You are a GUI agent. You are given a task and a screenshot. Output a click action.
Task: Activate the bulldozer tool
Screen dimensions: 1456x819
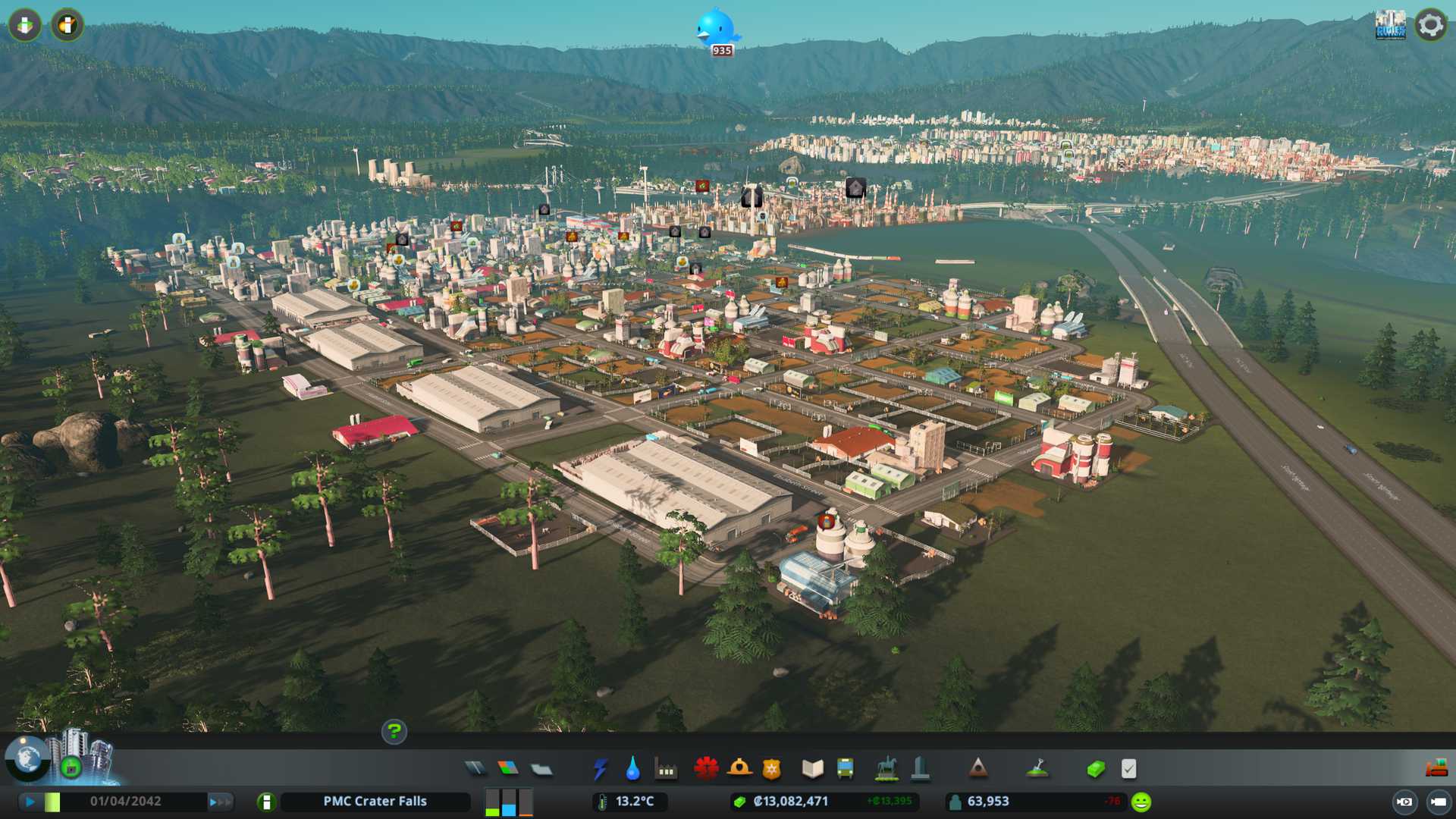(x=1436, y=769)
